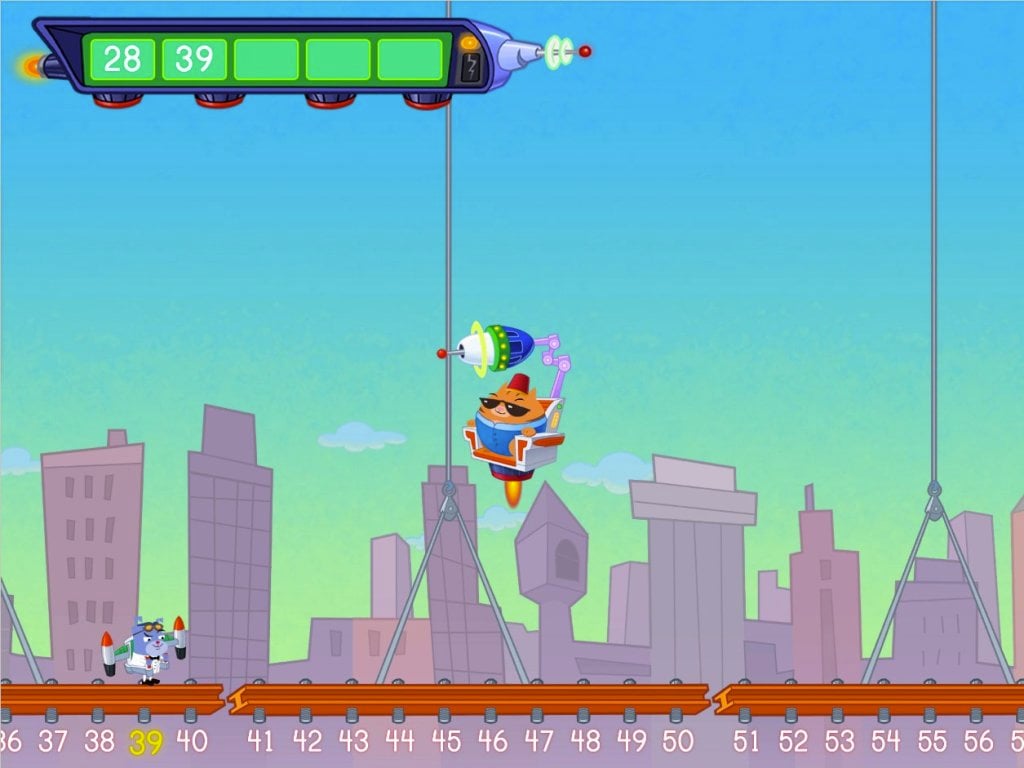Select number 47 on the number line
This screenshot has height=768, width=1024.
(x=538, y=741)
